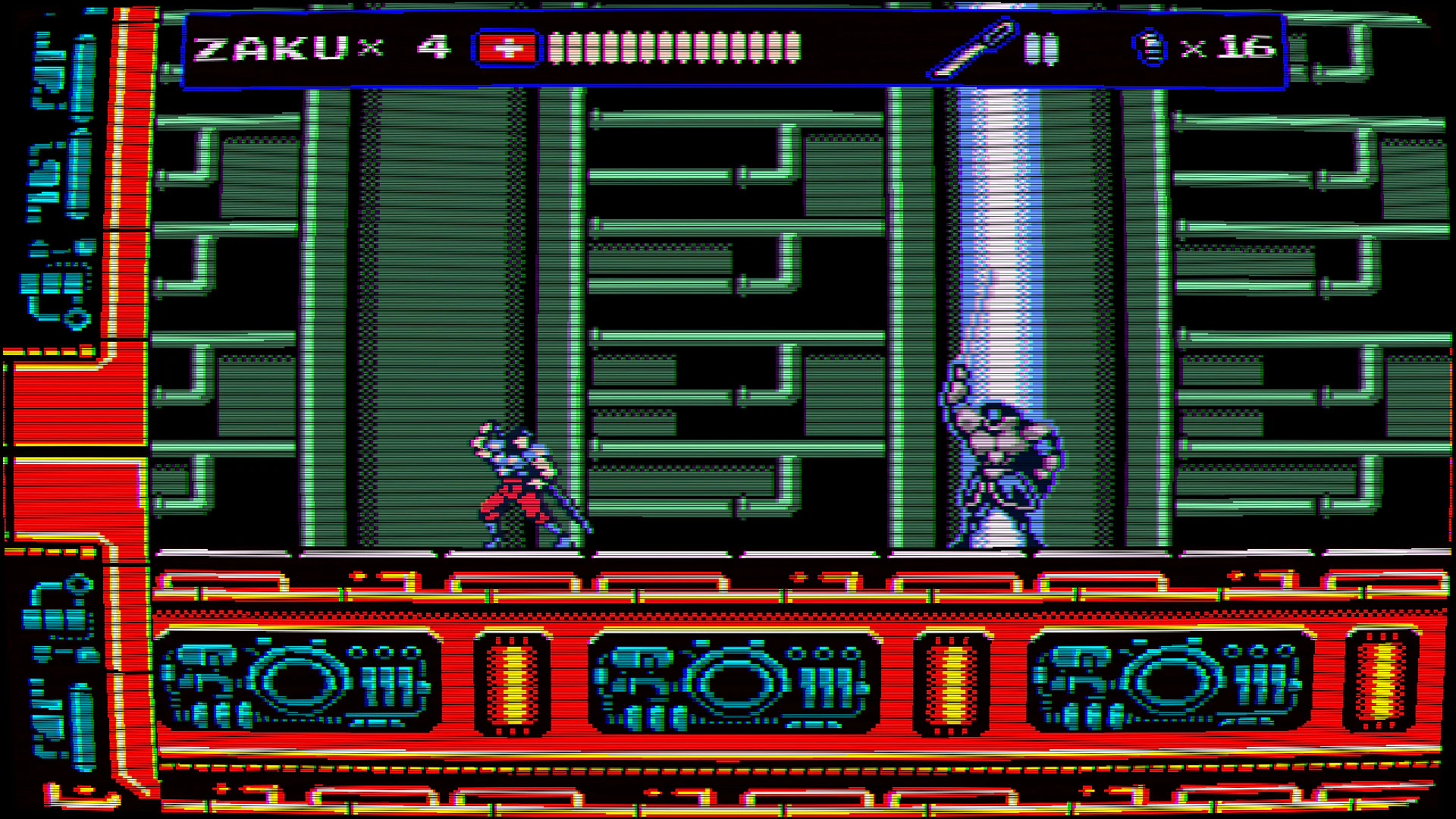Image resolution: width=1456 pixels, height=819 pixels.
Task: Select the knife weapon icon in the HUD
Action: 971,49
